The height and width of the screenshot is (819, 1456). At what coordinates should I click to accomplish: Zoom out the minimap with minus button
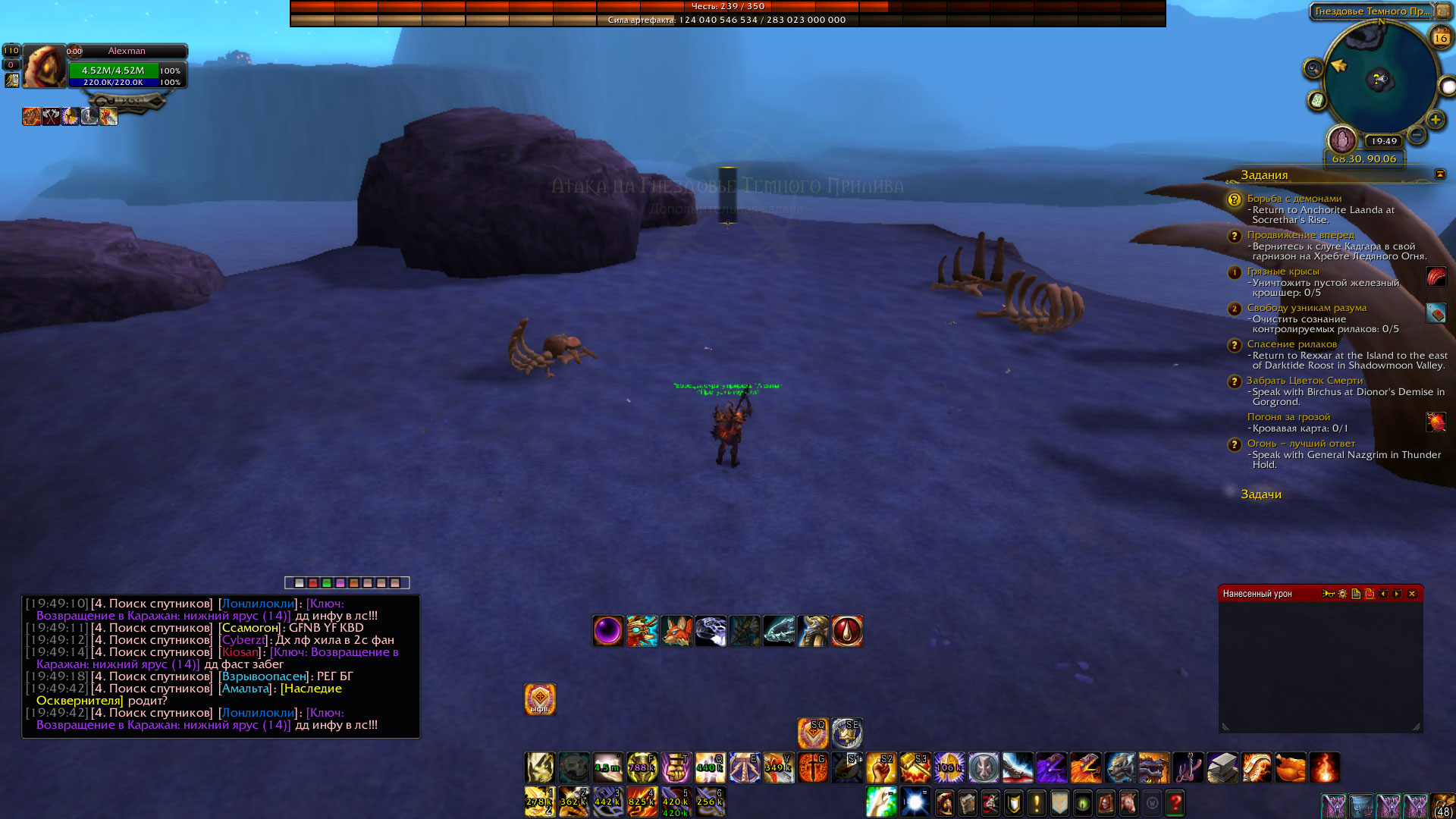[x=1416, y=135]
